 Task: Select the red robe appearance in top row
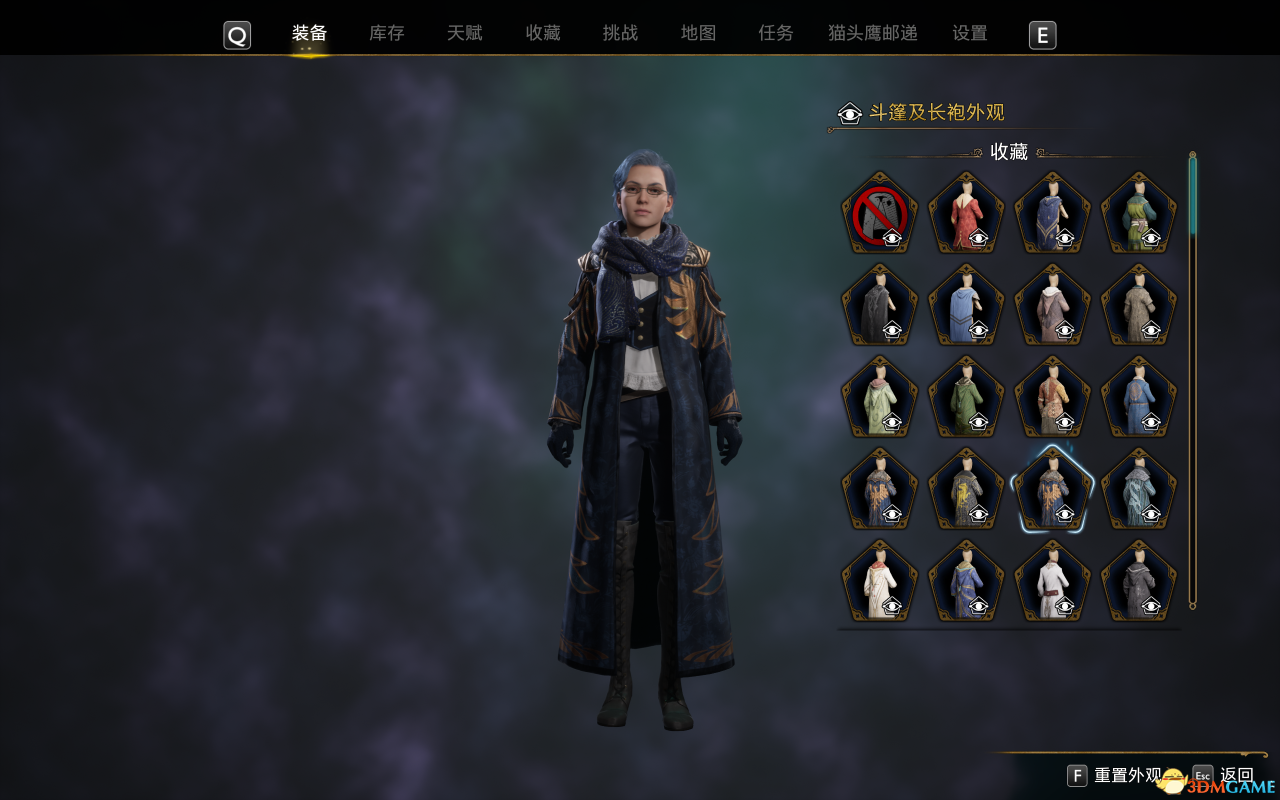point(965,210)
